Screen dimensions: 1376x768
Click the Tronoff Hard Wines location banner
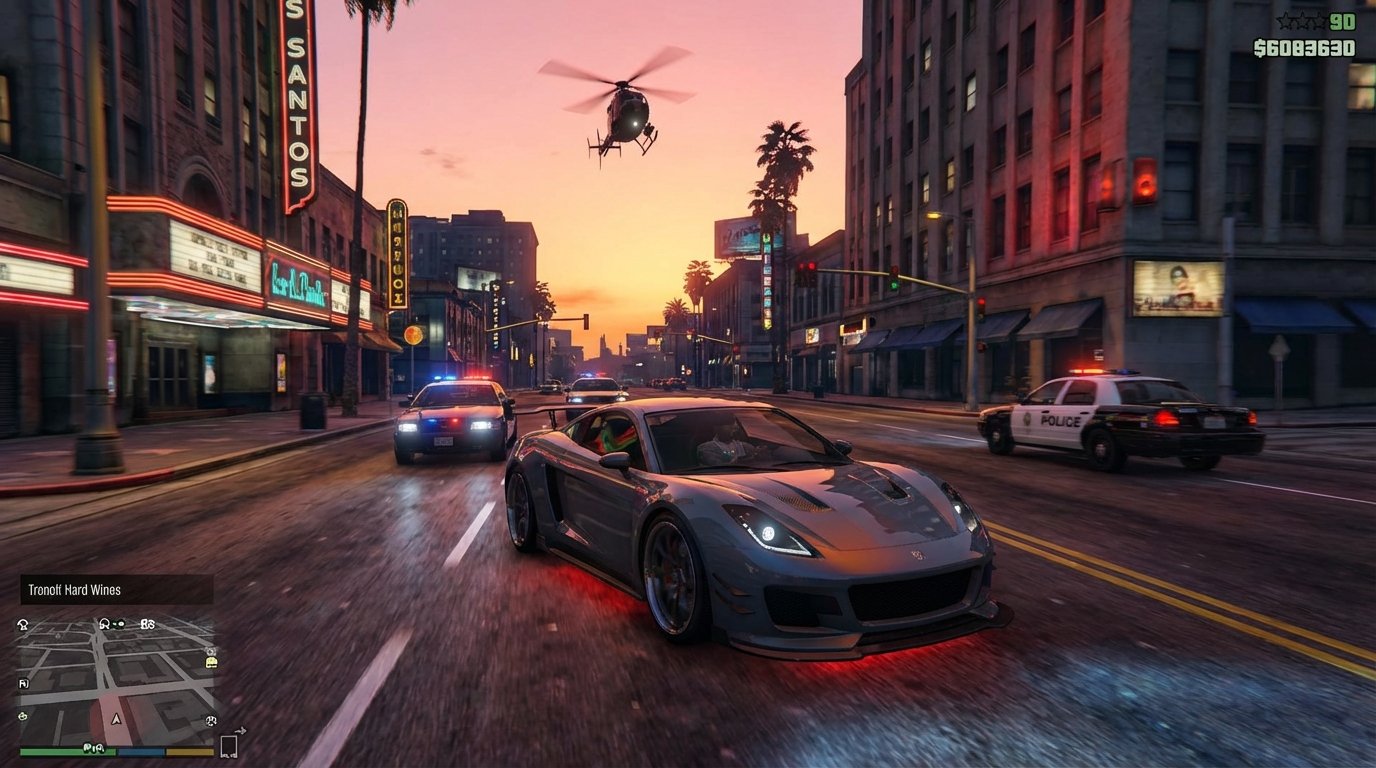tap(110, 590)
